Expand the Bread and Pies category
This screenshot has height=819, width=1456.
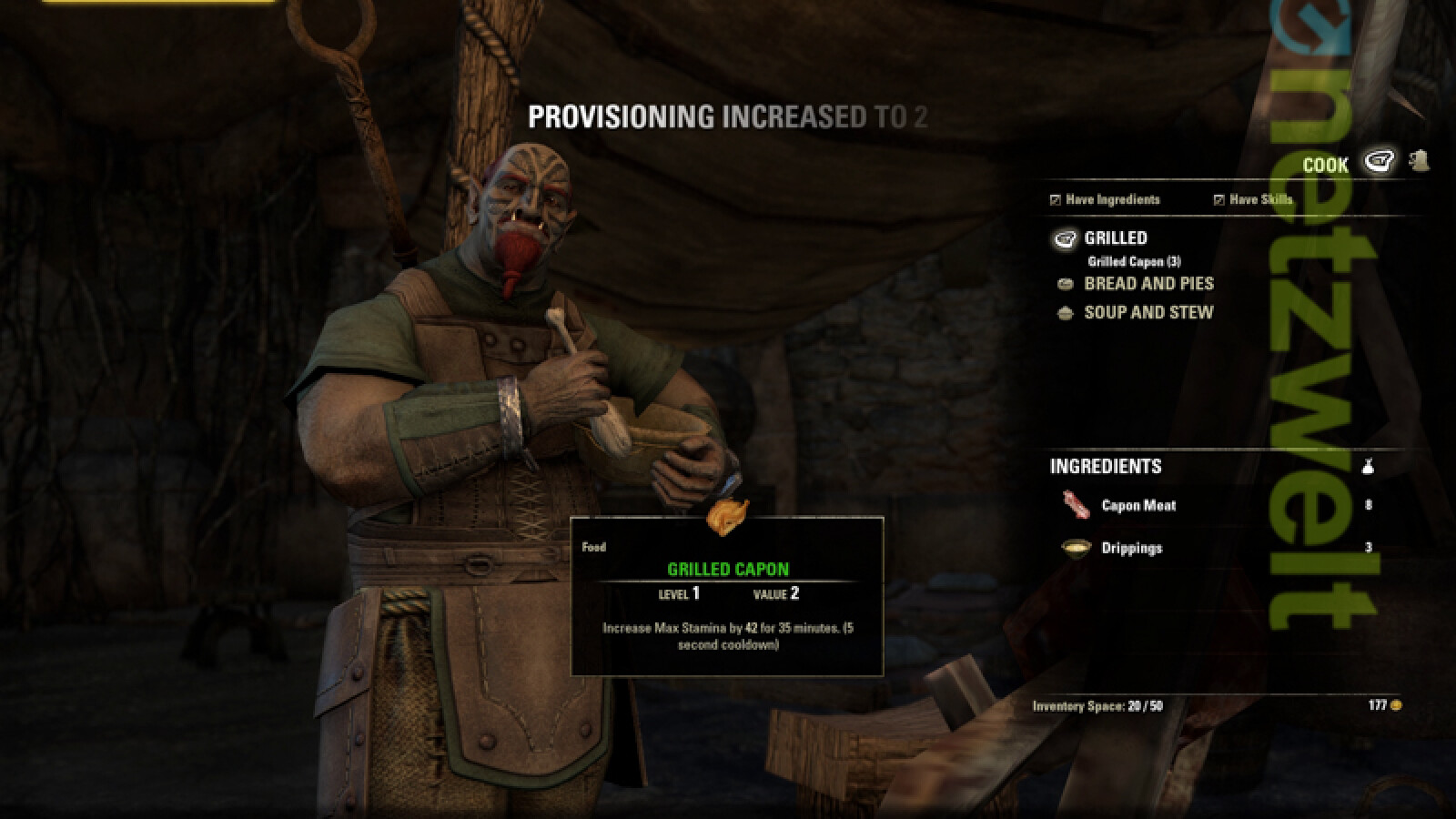click(x=1148, y=284)
